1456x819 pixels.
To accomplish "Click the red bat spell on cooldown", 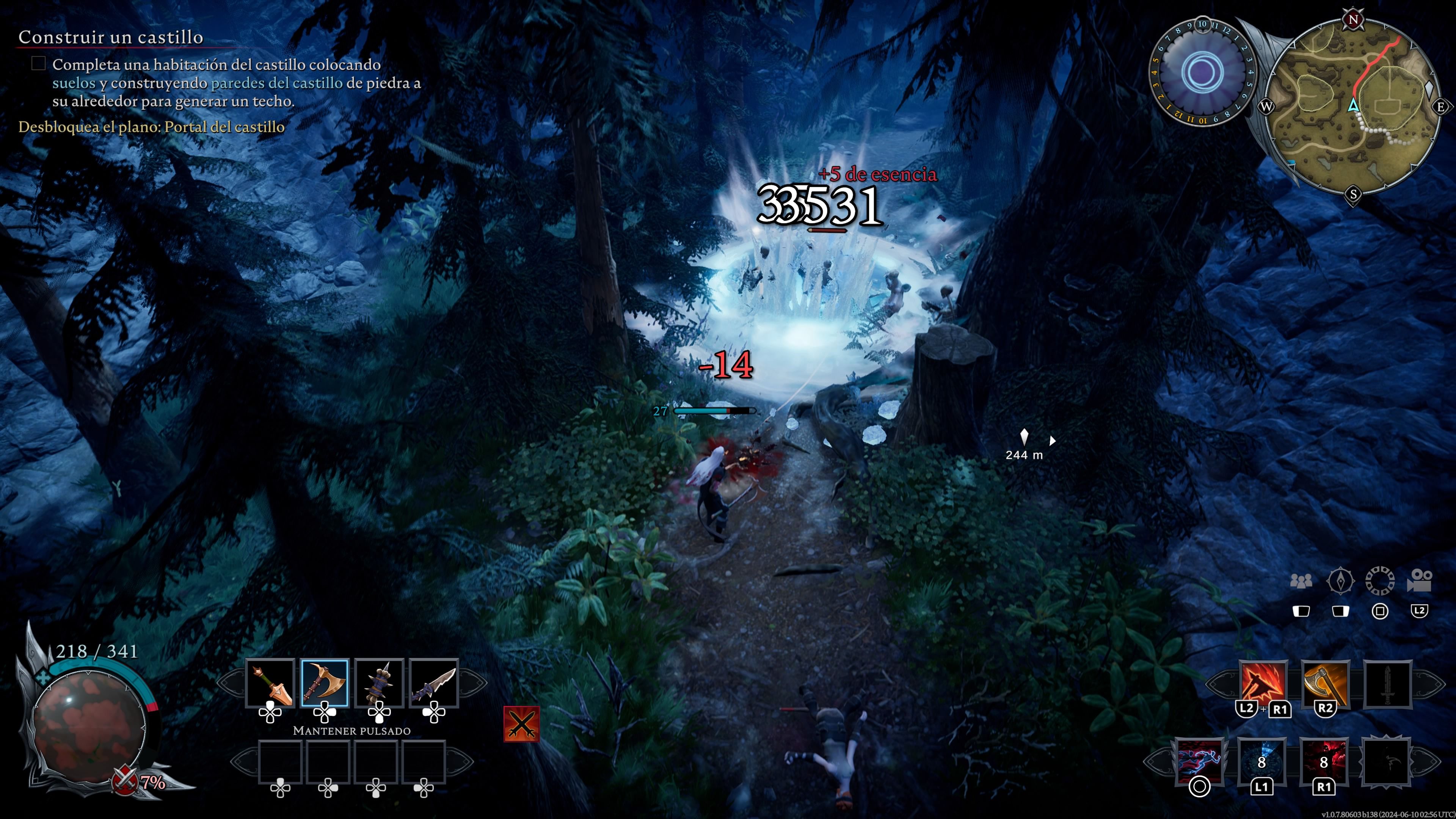I will click(x=1323, y=761).
